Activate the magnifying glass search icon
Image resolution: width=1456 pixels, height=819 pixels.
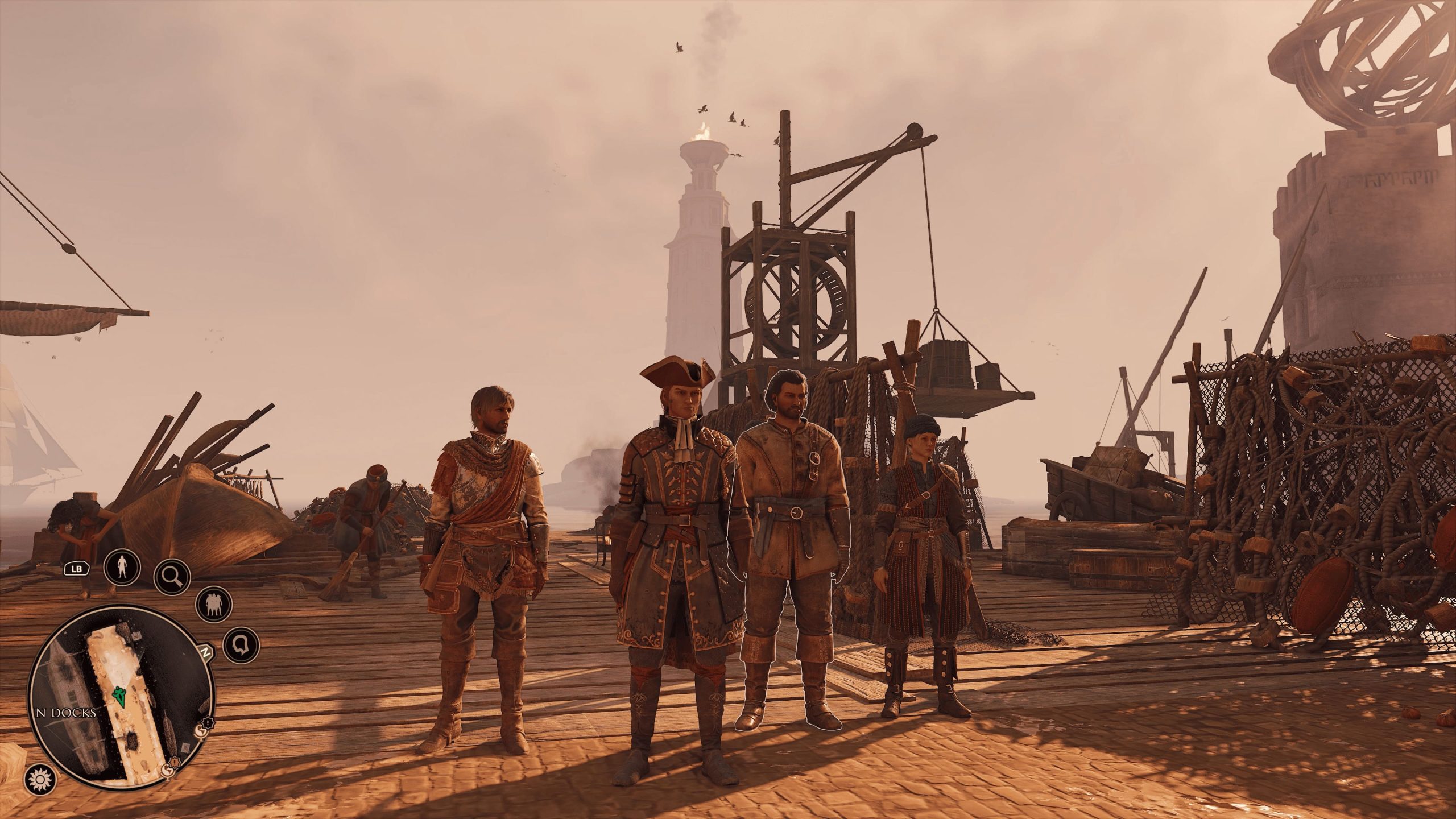click(172, 575)
